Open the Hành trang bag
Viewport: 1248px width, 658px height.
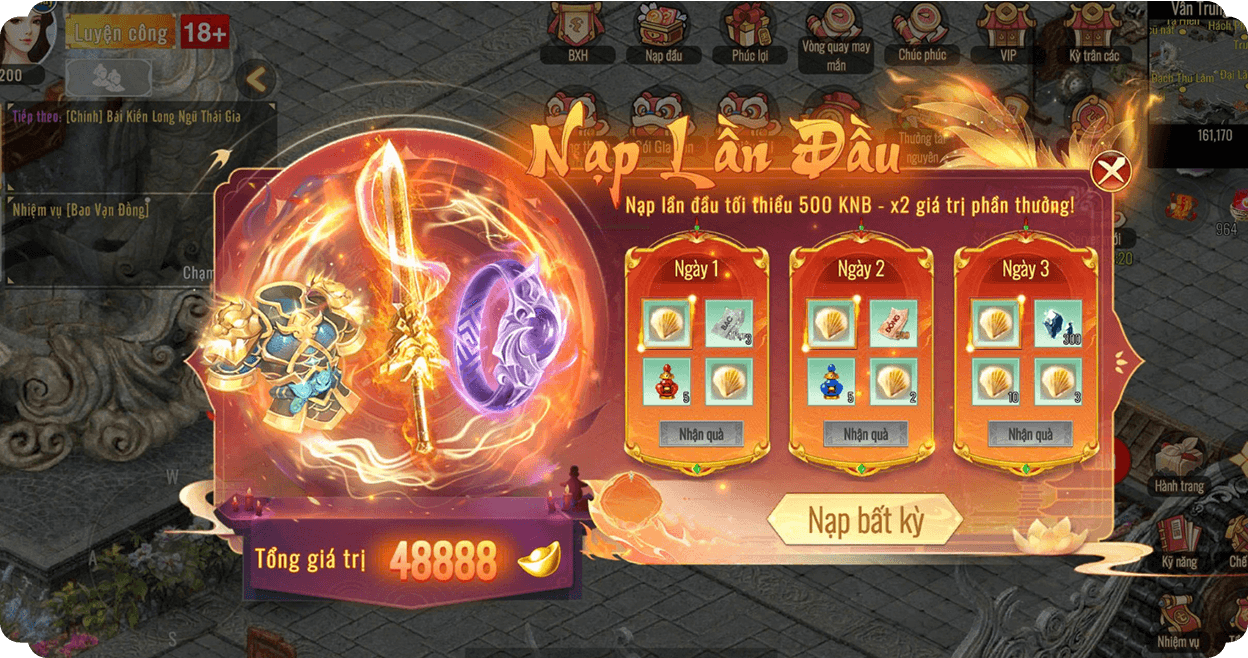1178,466
